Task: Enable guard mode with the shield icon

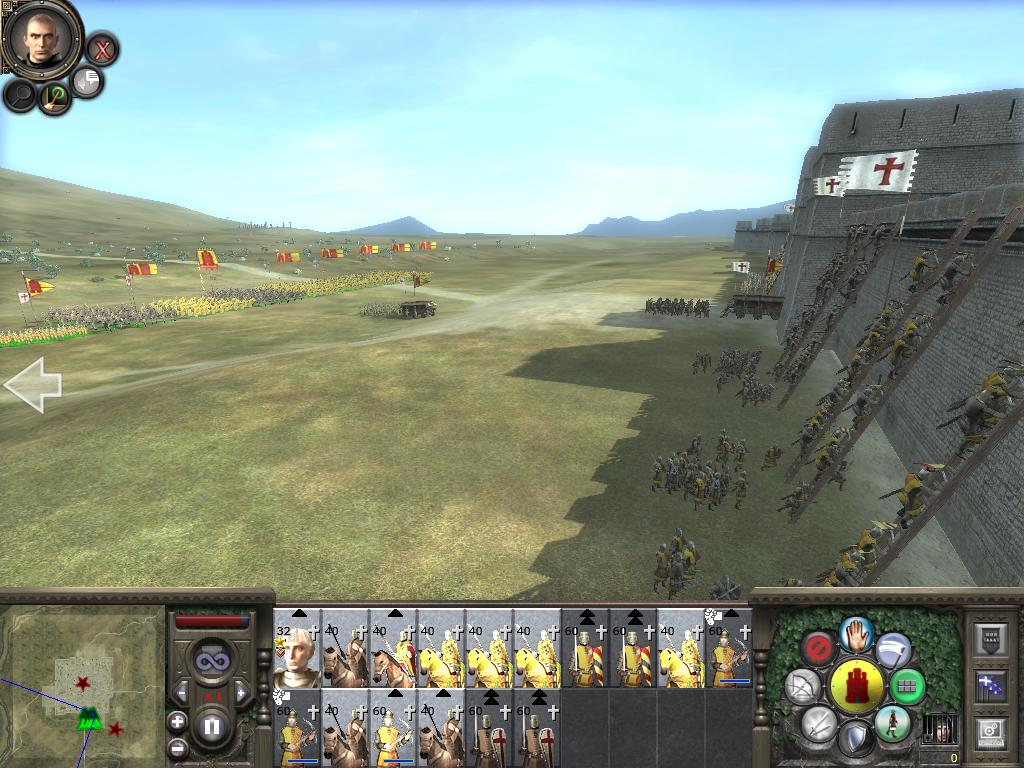Action: pos(855,741)
